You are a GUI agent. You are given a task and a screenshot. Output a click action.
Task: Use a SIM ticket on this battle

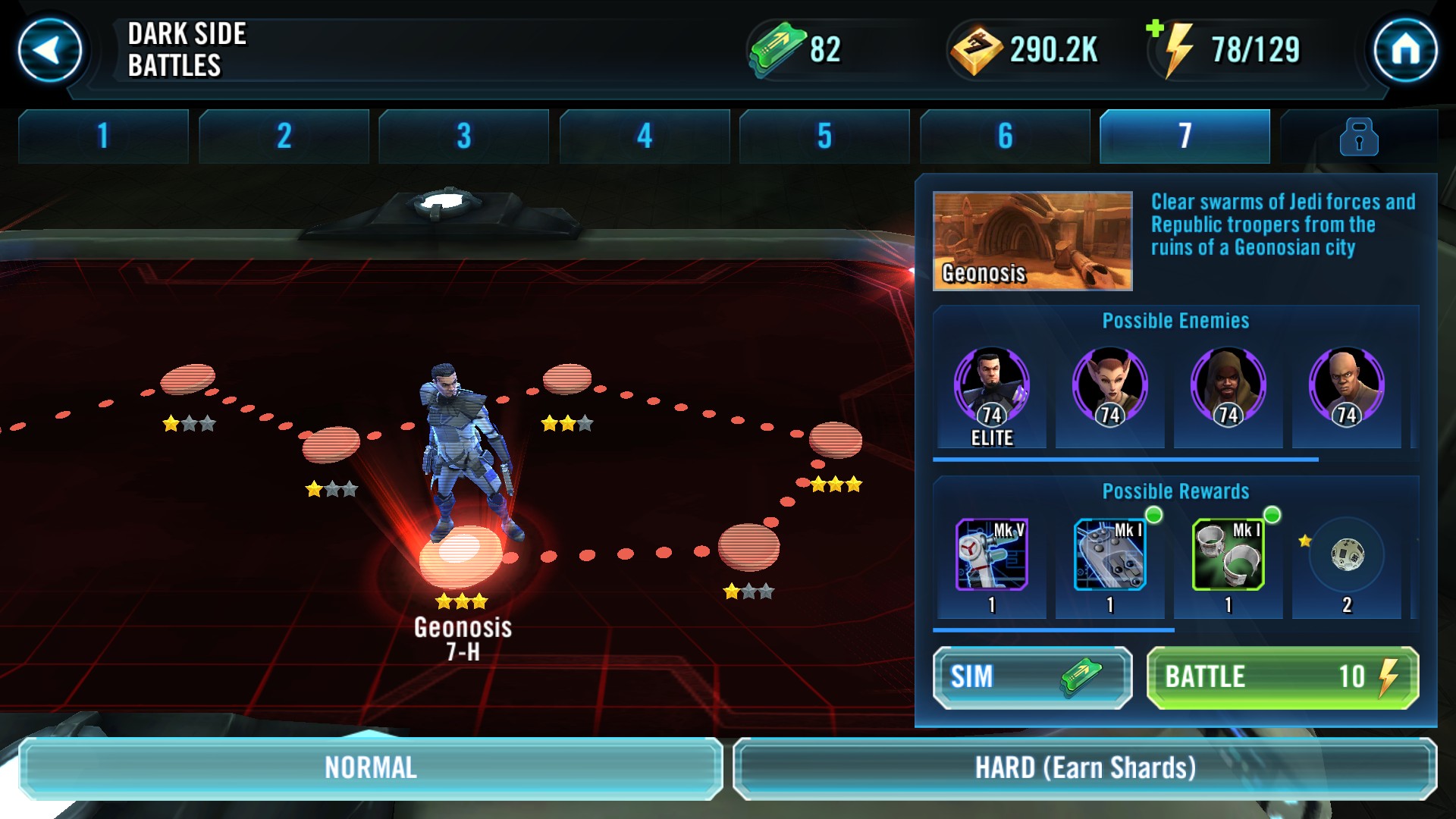click(1032, 677)
